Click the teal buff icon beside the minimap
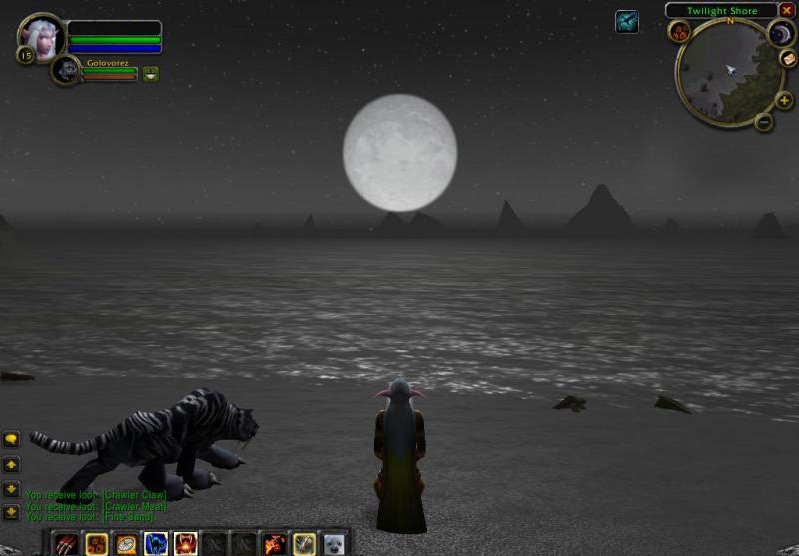The height and width of the screenshot is (556, 799). (x=627, y=21)
